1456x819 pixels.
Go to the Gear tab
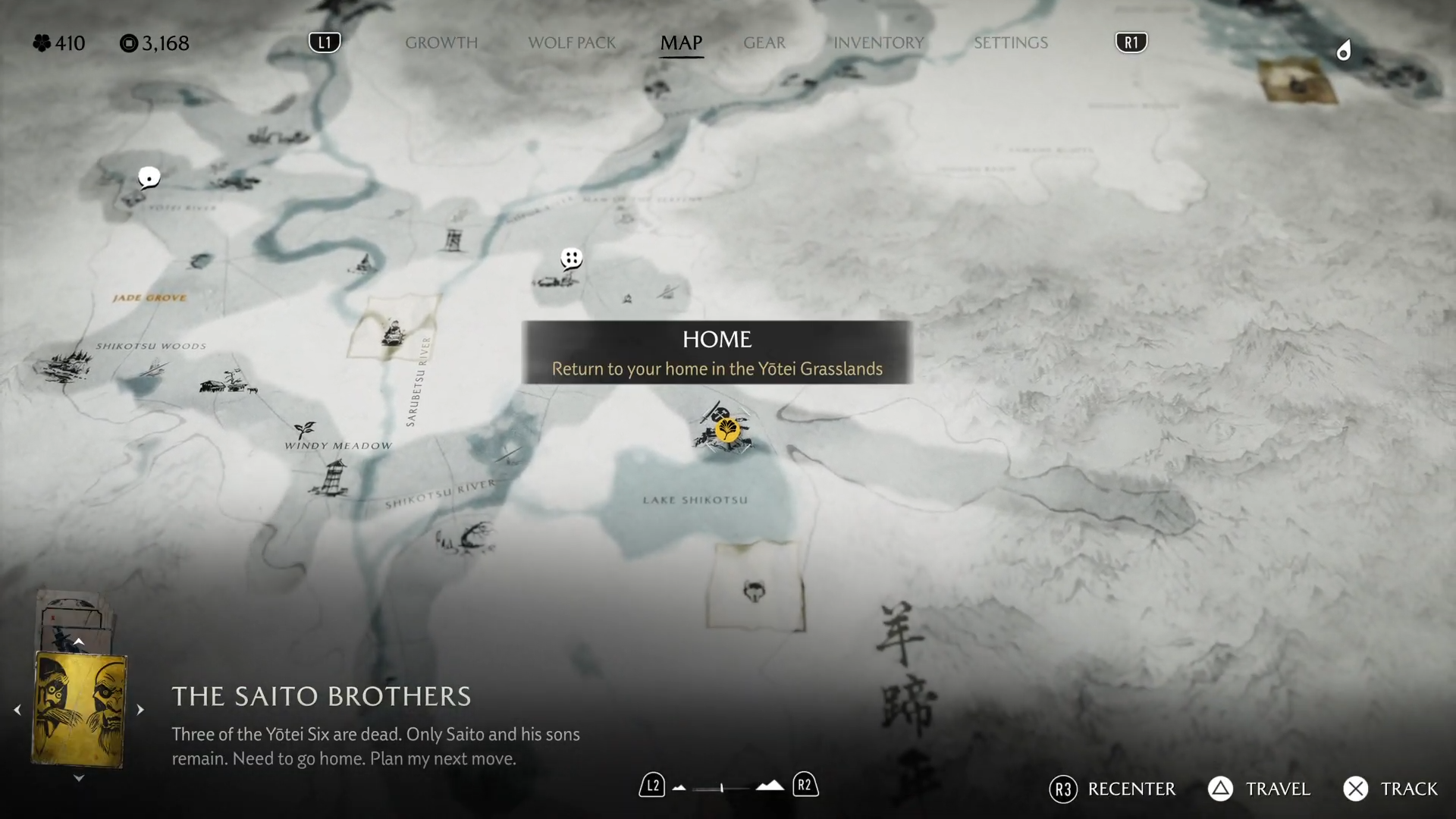click(x=764, y=42)
